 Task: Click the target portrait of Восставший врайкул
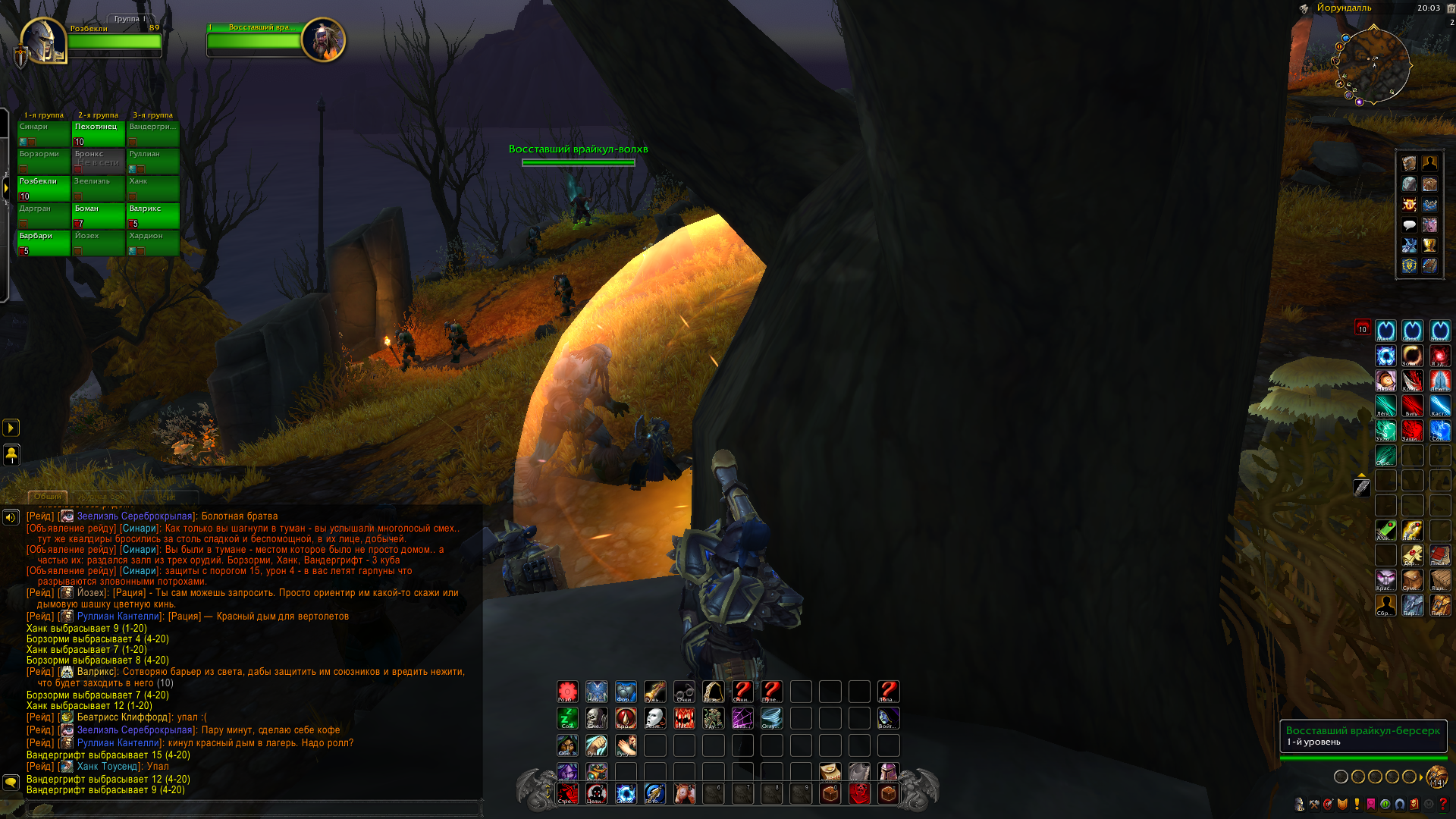[324, 39]
